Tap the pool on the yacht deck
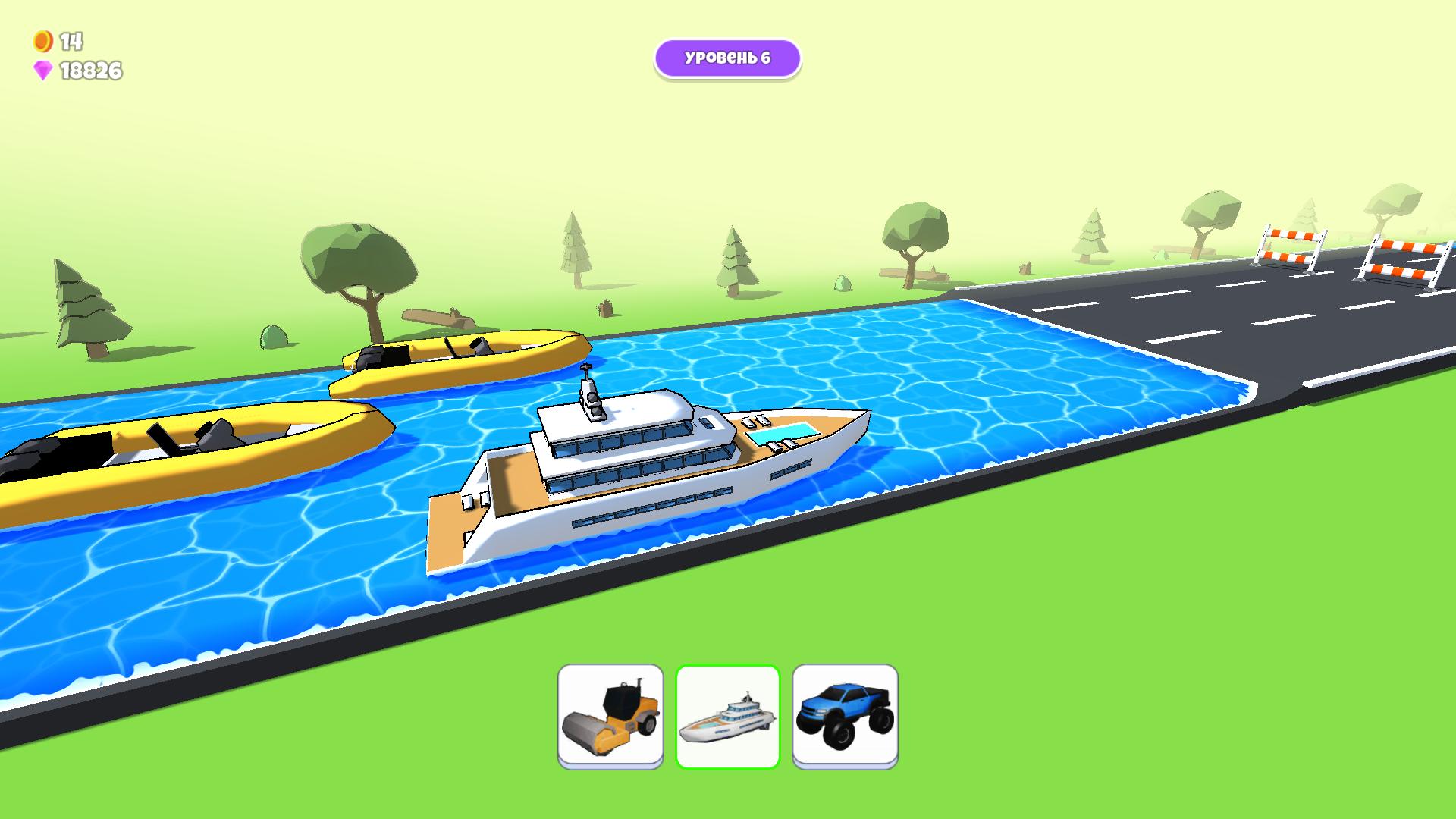Viewport: 1456px width, 819px height. pos(783,433)
